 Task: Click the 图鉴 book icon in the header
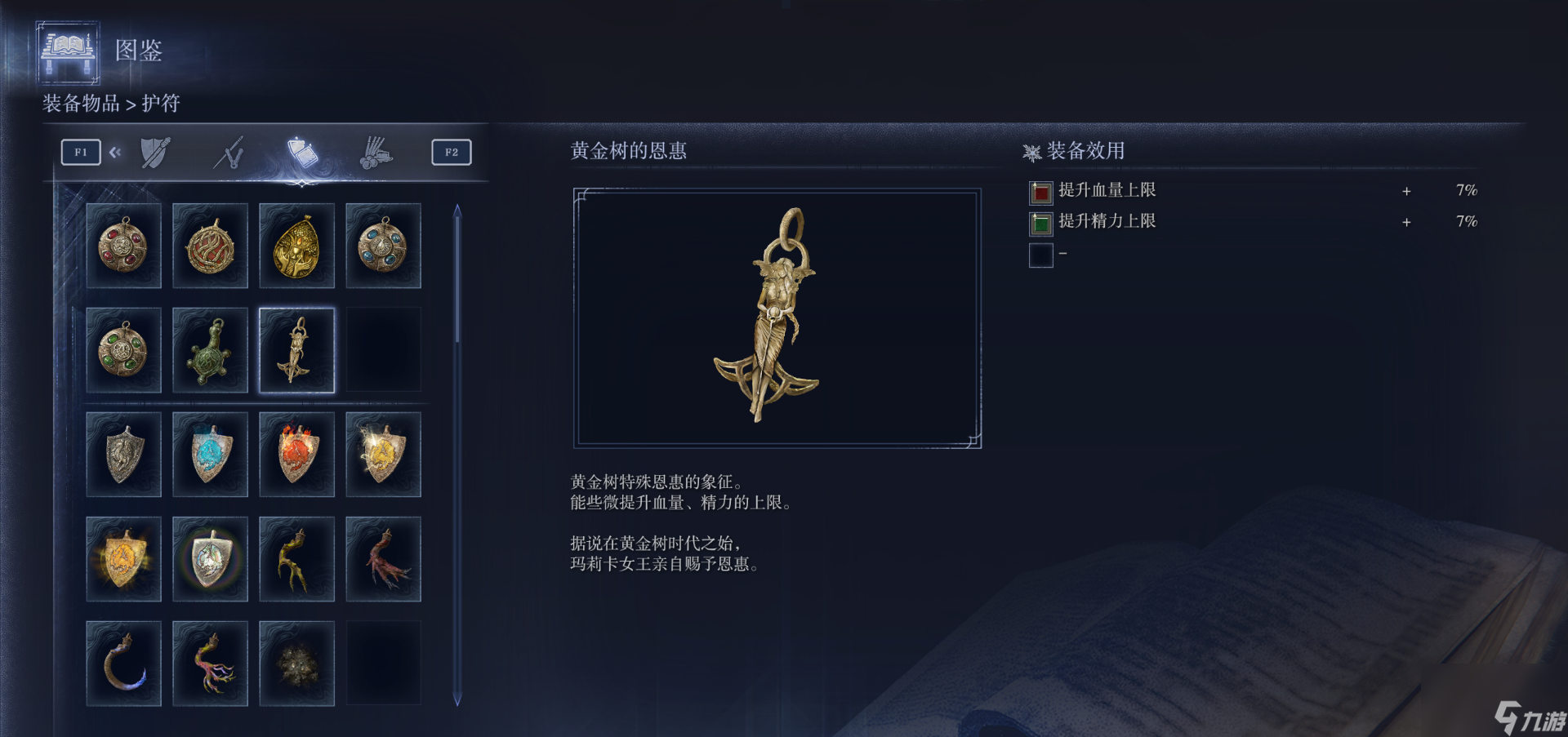click(68, 53)
